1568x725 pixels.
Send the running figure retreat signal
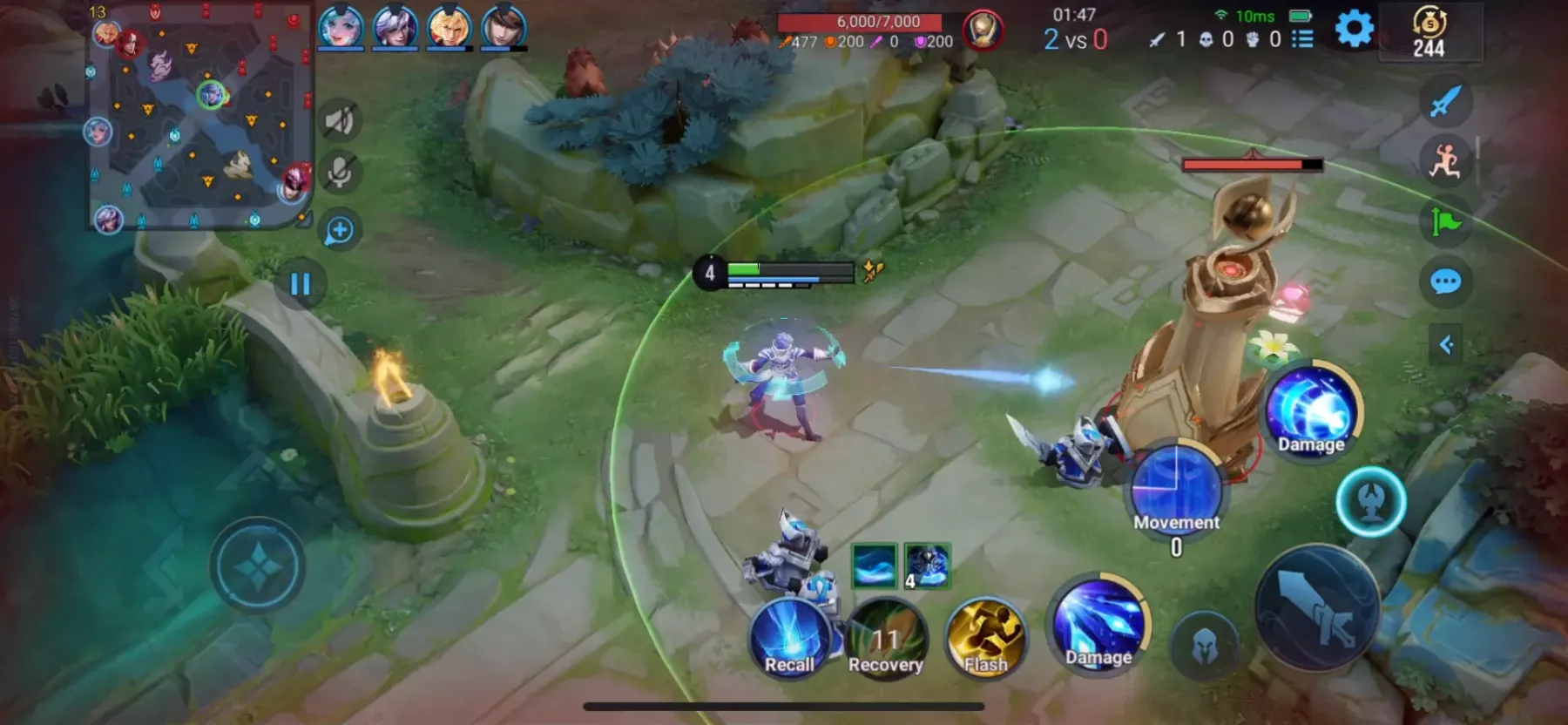point(1446,161)
